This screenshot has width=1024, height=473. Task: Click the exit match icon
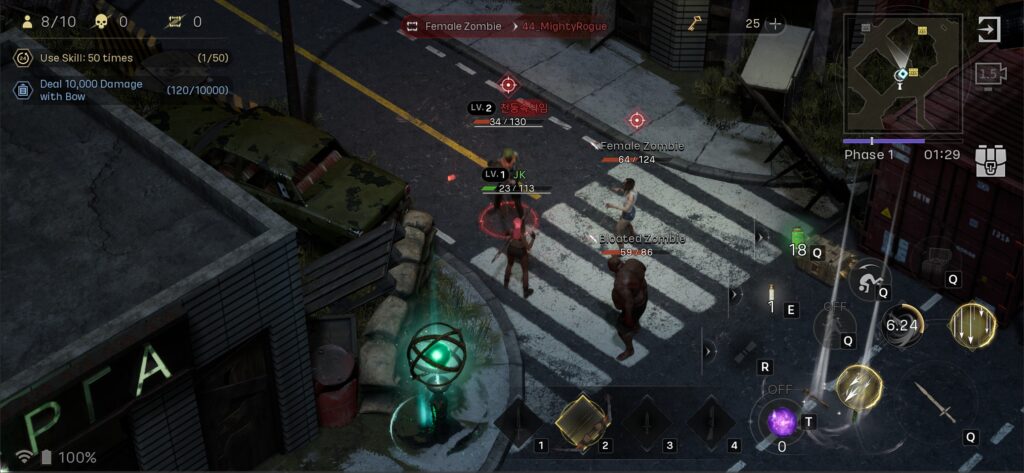[988, 29]
